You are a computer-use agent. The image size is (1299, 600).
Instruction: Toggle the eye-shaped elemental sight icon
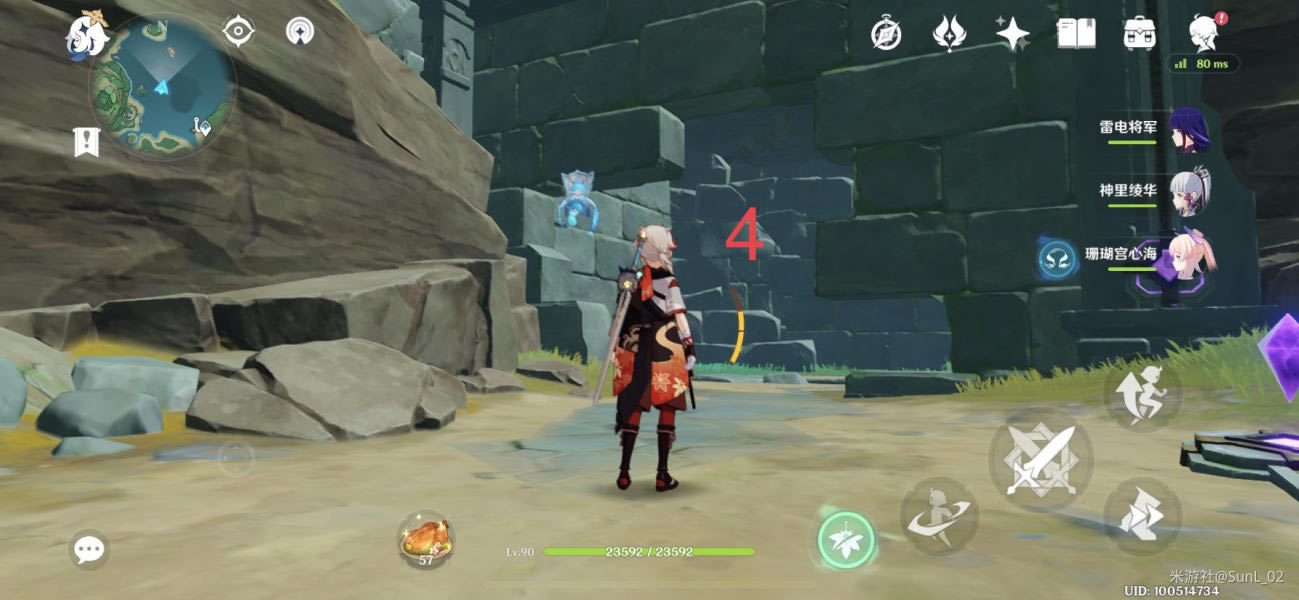click(x=239, y=31)
